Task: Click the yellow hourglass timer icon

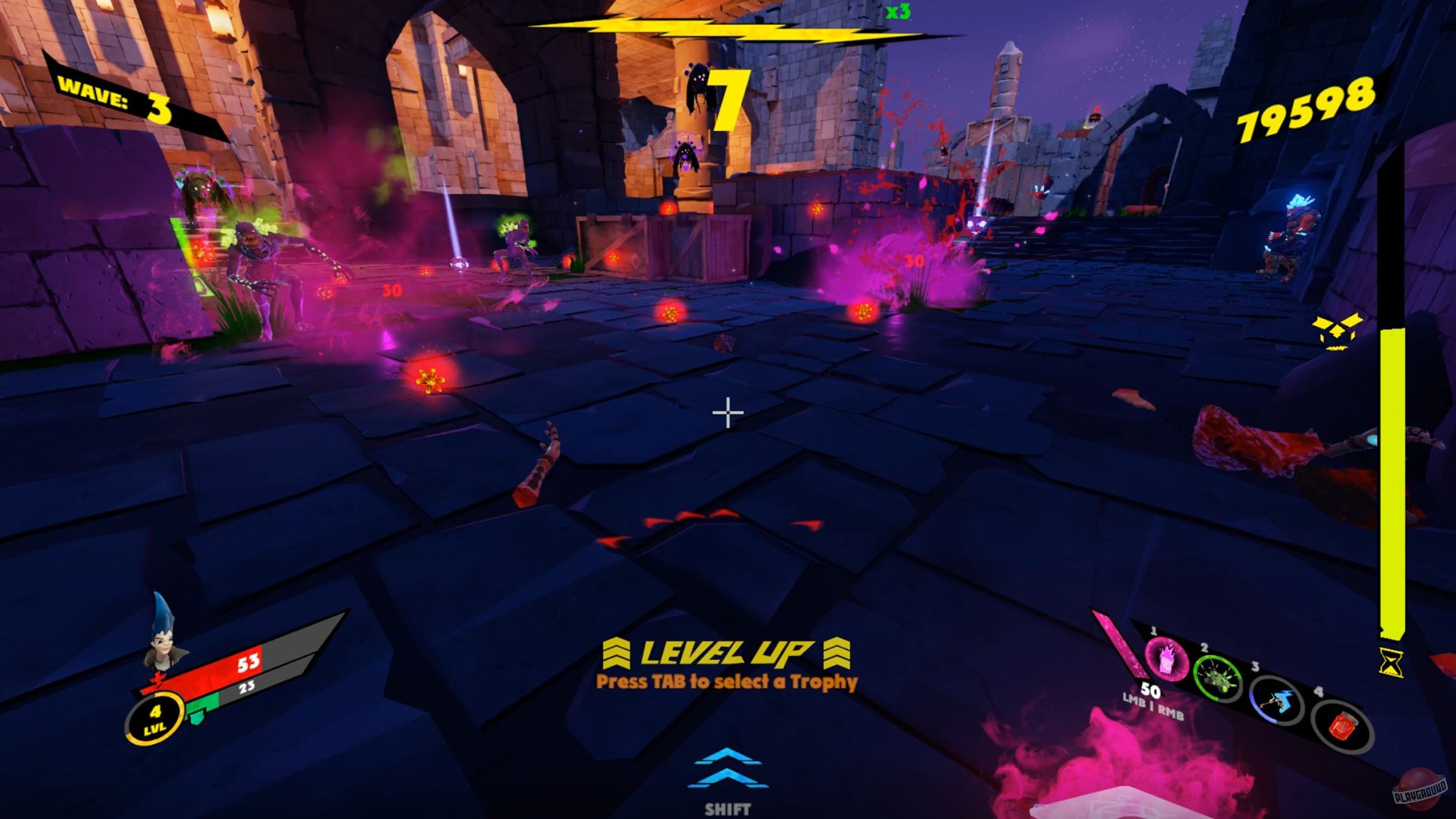Action: click(1390, 663)
